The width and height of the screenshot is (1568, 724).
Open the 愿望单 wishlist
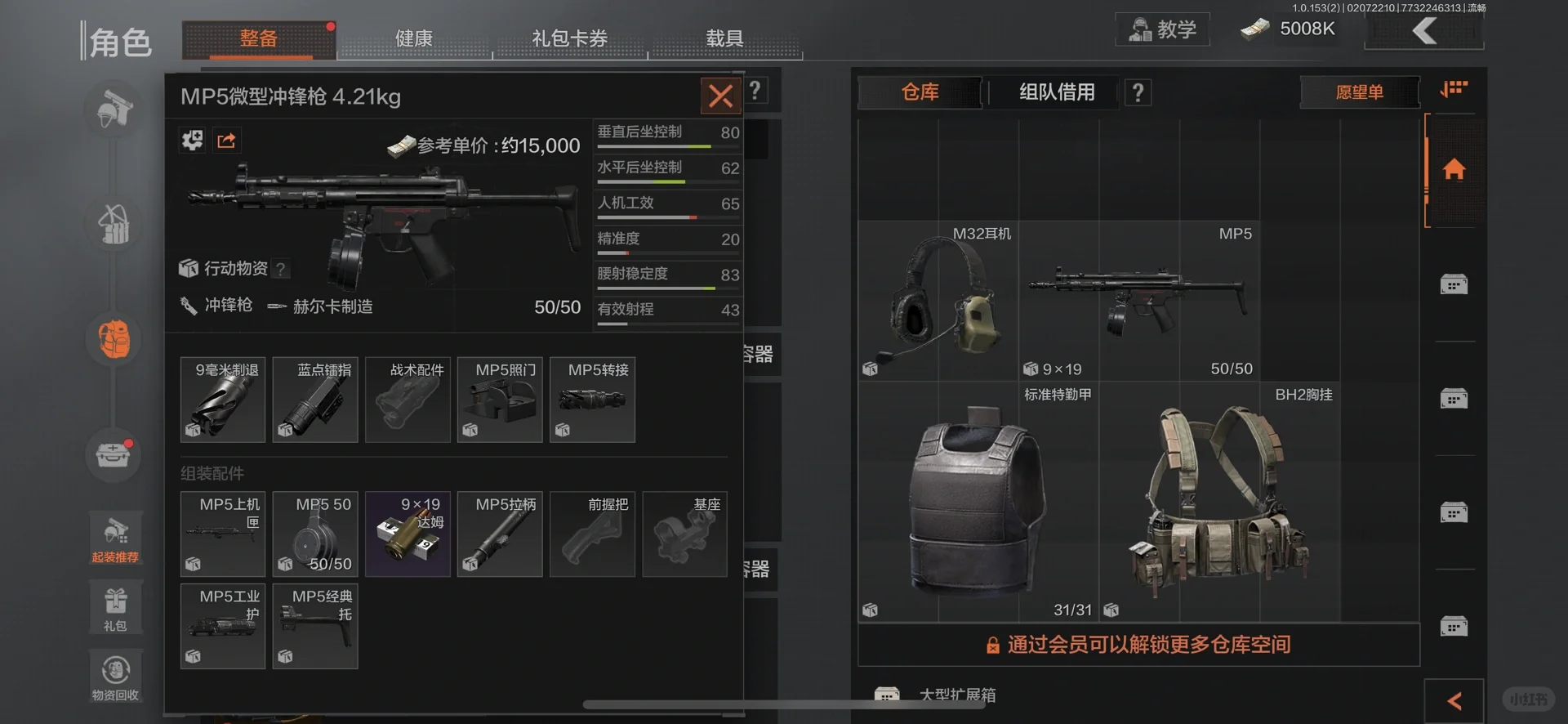[1359, 92]
